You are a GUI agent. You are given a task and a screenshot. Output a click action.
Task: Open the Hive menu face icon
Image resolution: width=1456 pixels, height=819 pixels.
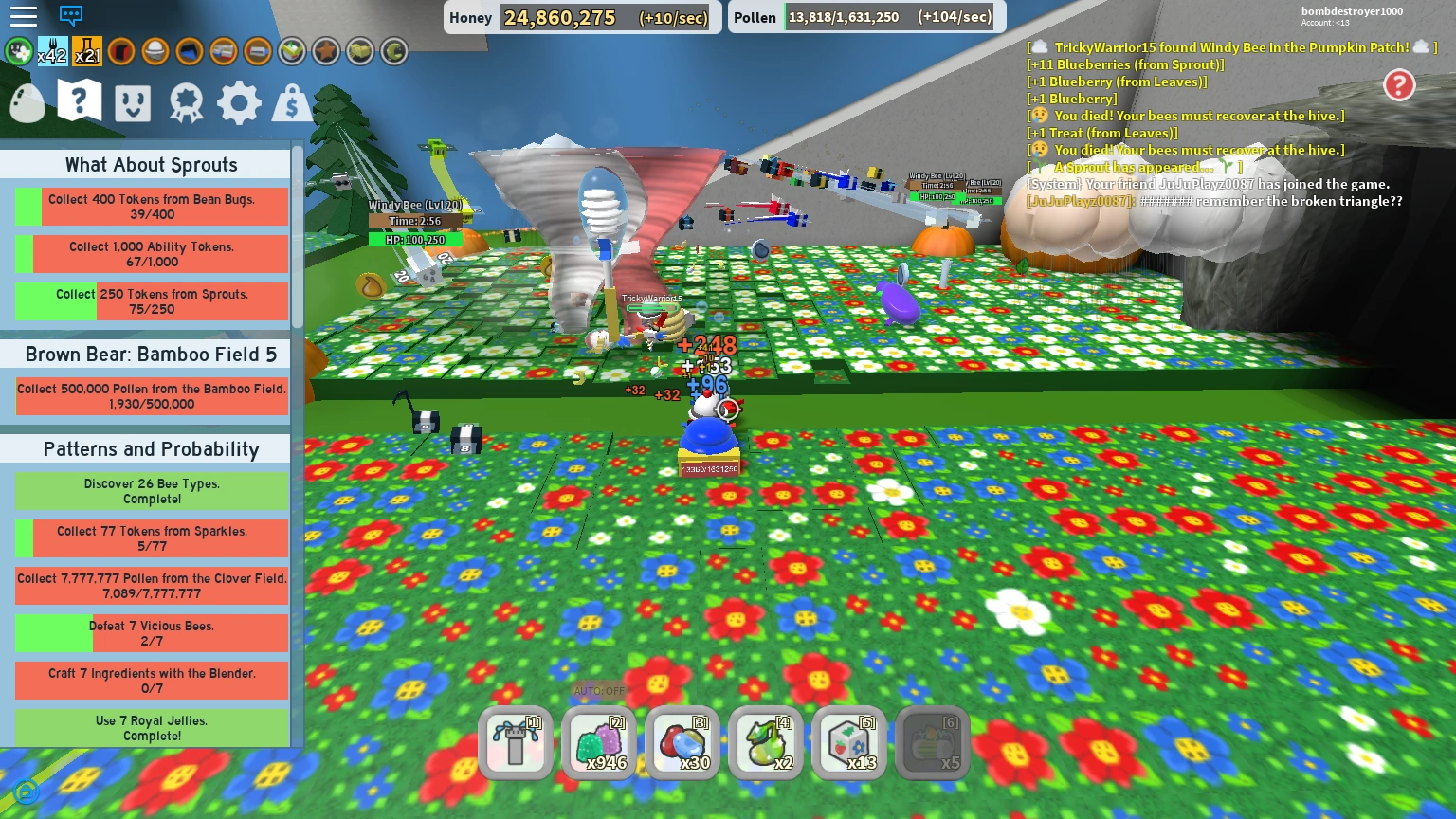click(132, 102)
